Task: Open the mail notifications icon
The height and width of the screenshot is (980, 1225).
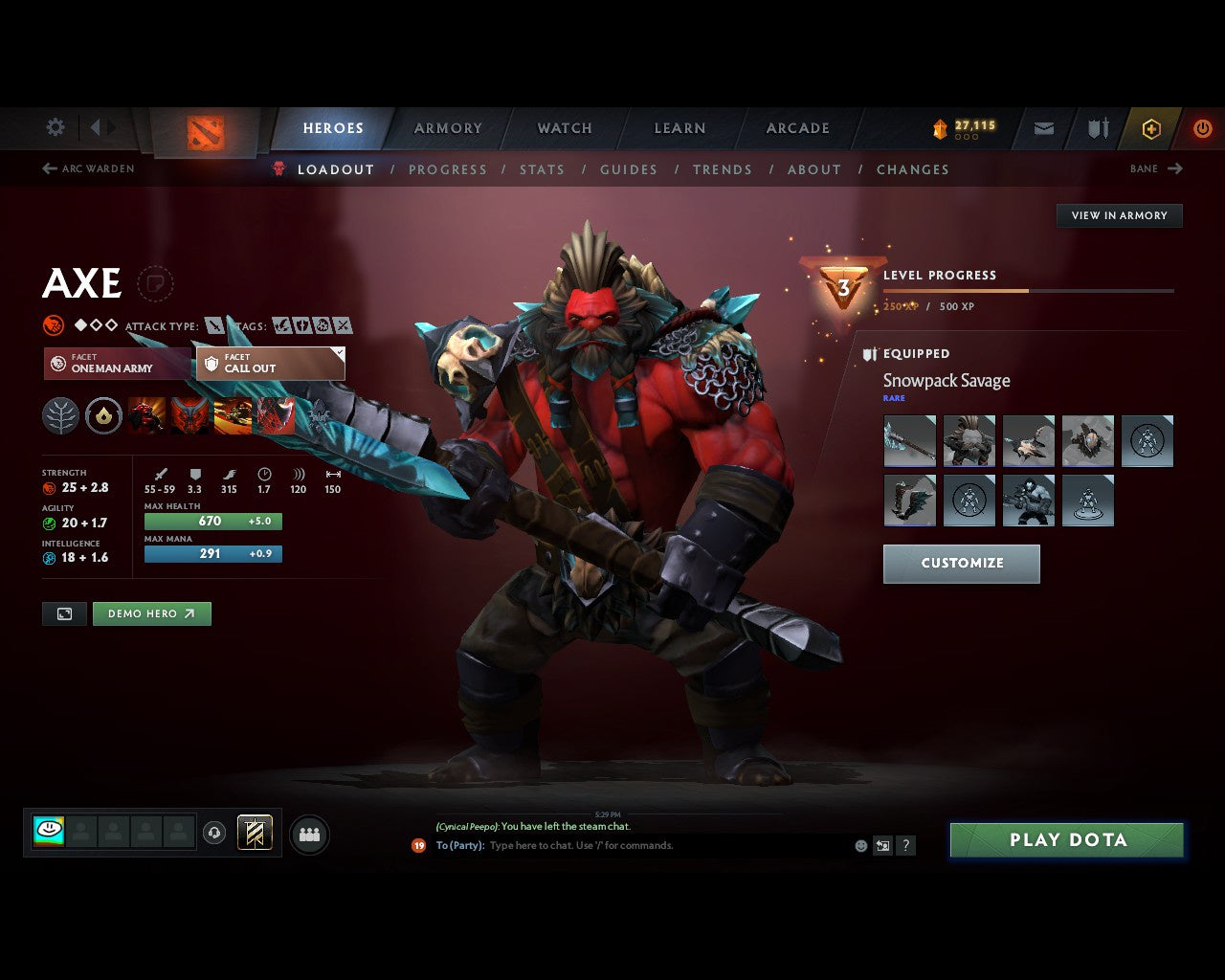Action: (1043, 127)
